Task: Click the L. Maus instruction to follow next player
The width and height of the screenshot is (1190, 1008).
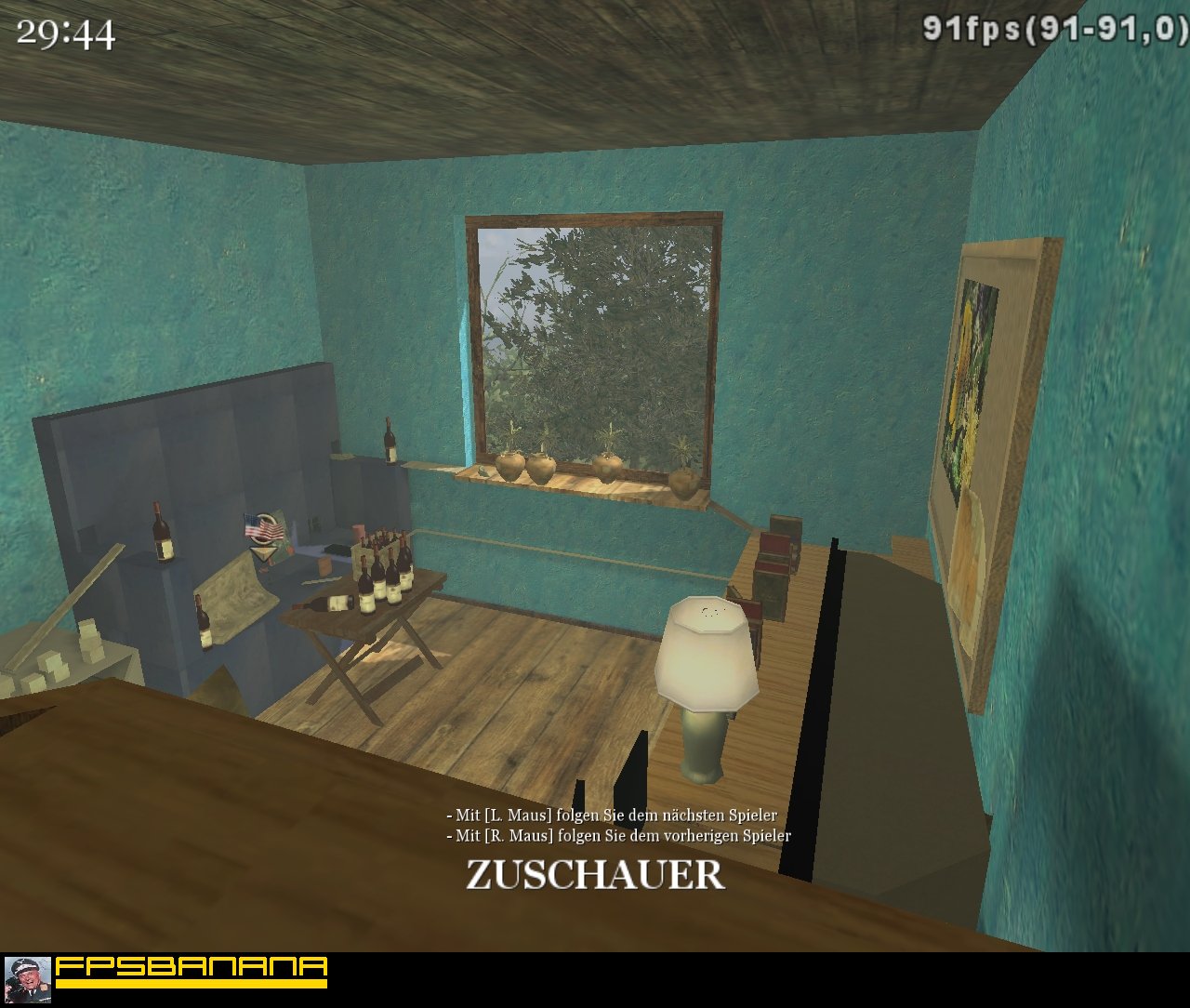Action: 612,813
